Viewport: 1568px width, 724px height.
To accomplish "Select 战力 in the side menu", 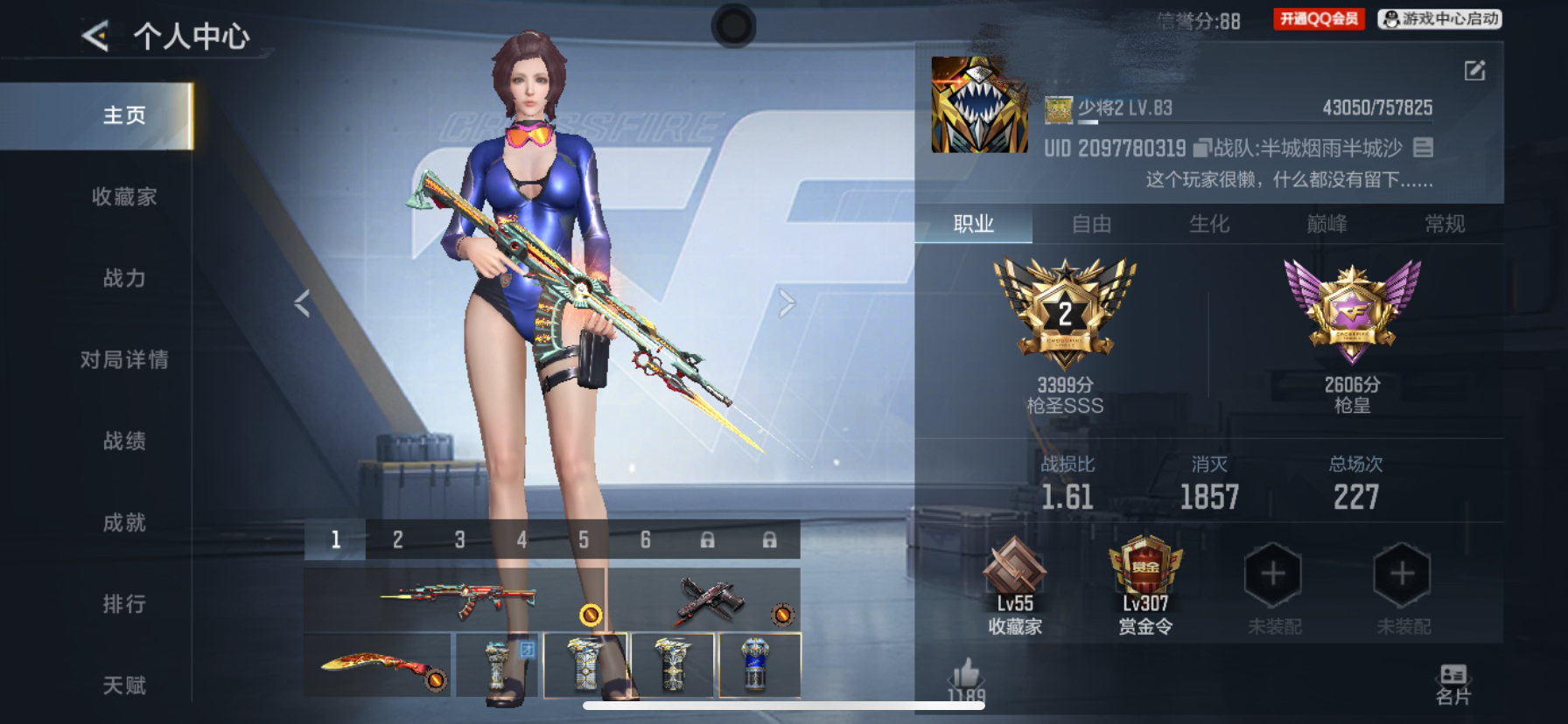I will click(x=124, y=278).
